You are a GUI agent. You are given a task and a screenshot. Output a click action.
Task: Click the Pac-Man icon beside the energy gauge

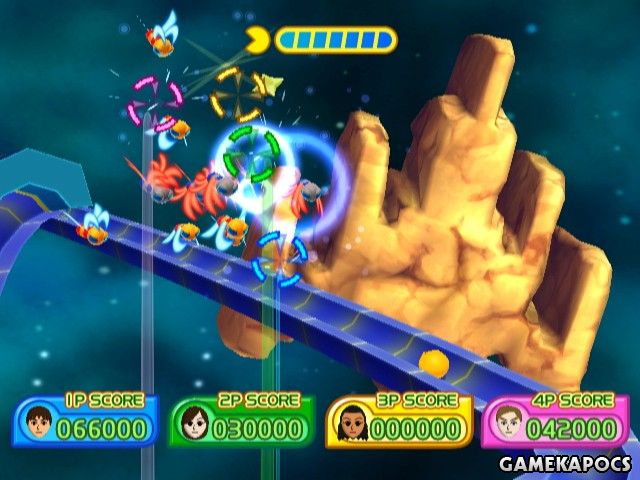257,41
